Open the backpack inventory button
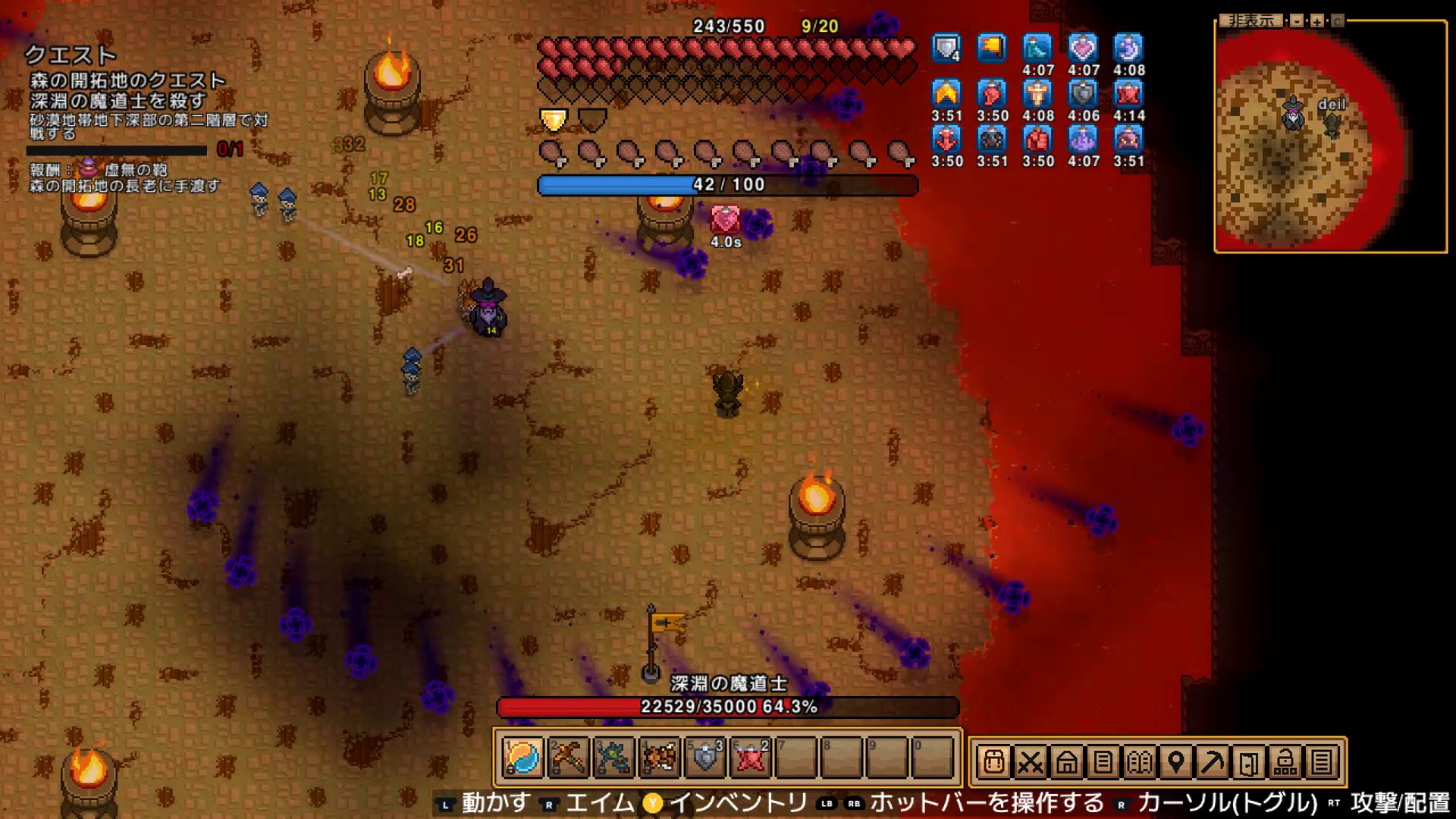This screenshot has width=1456, height=819. (x=993, y=761)
